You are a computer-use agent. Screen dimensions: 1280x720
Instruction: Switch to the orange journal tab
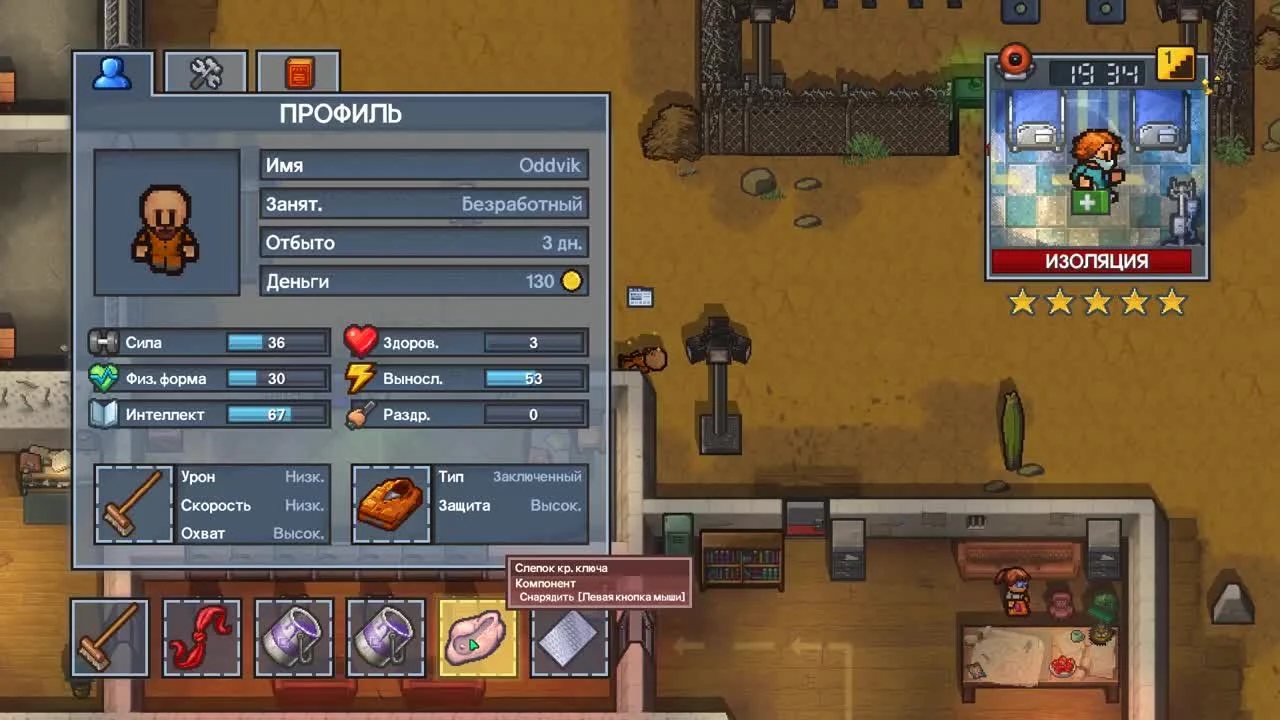(297, 70)
